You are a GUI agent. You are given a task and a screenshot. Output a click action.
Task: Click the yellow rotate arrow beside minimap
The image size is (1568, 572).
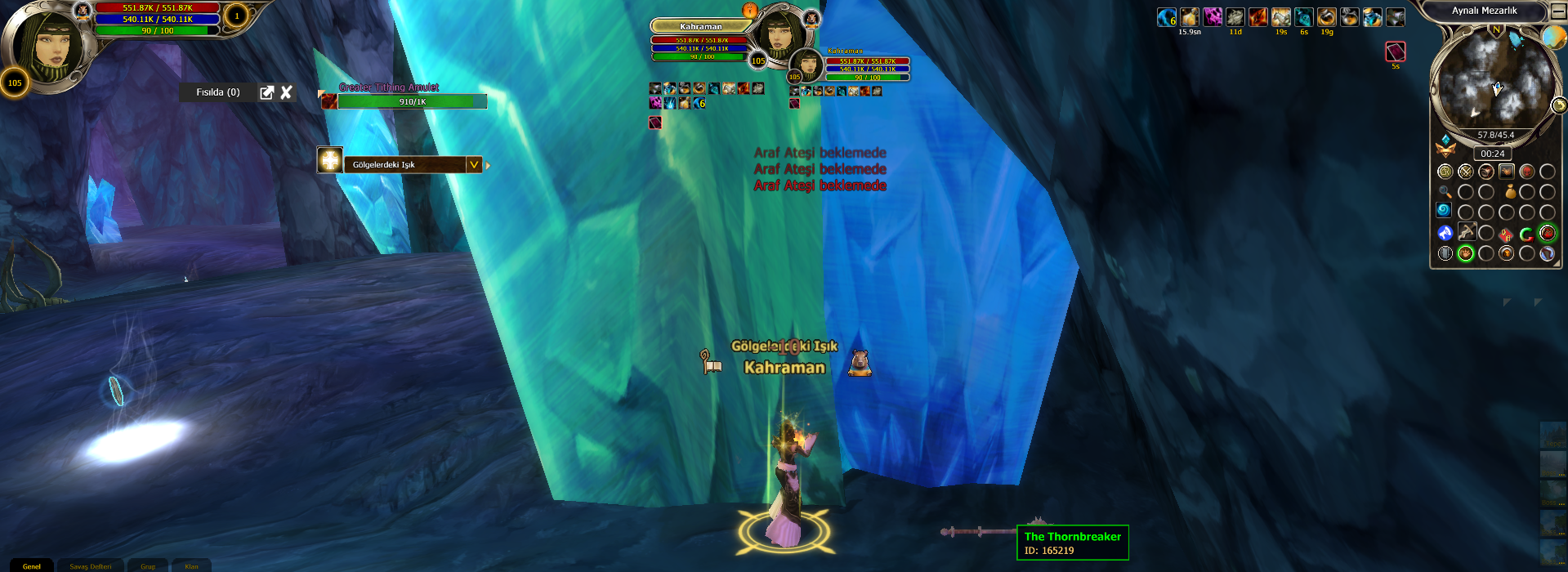(1559, 105)
